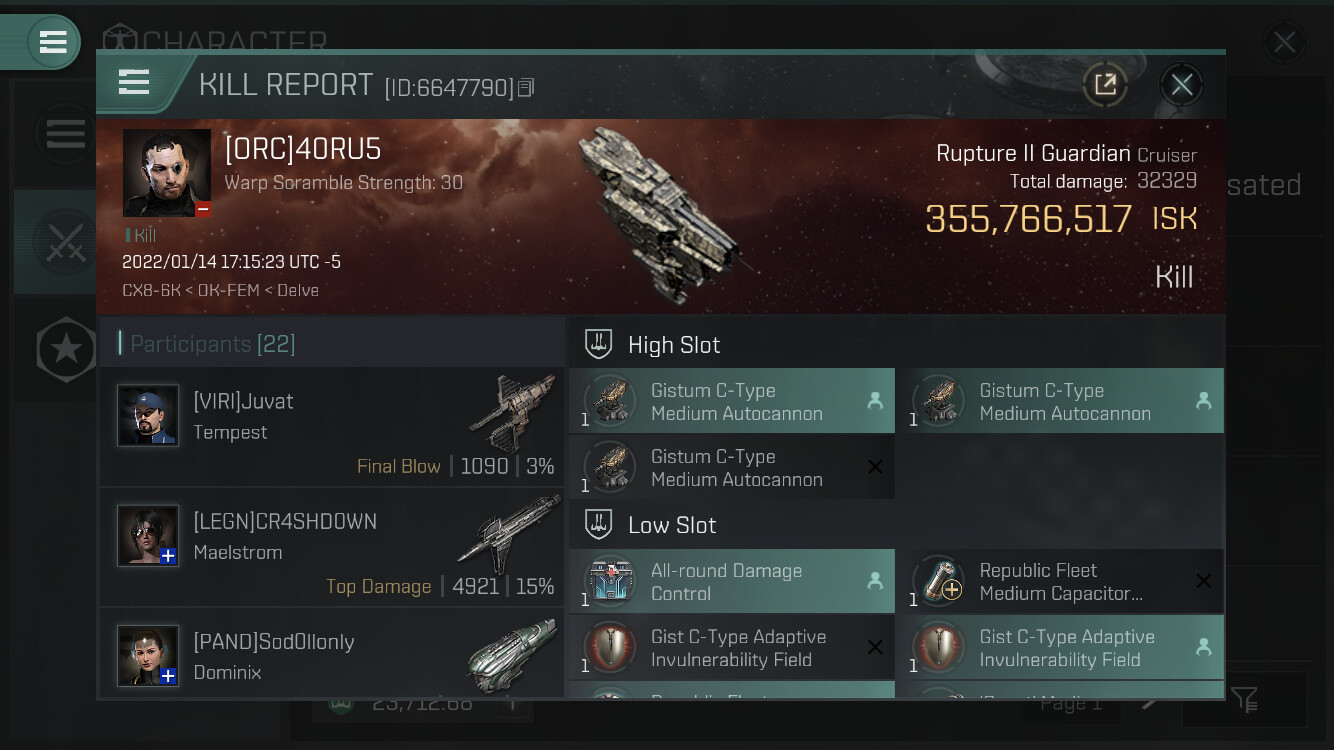Select participant Sod0llonly's Dominix row
This screenshot has width=1334, height=750.
tap(332, 656)
